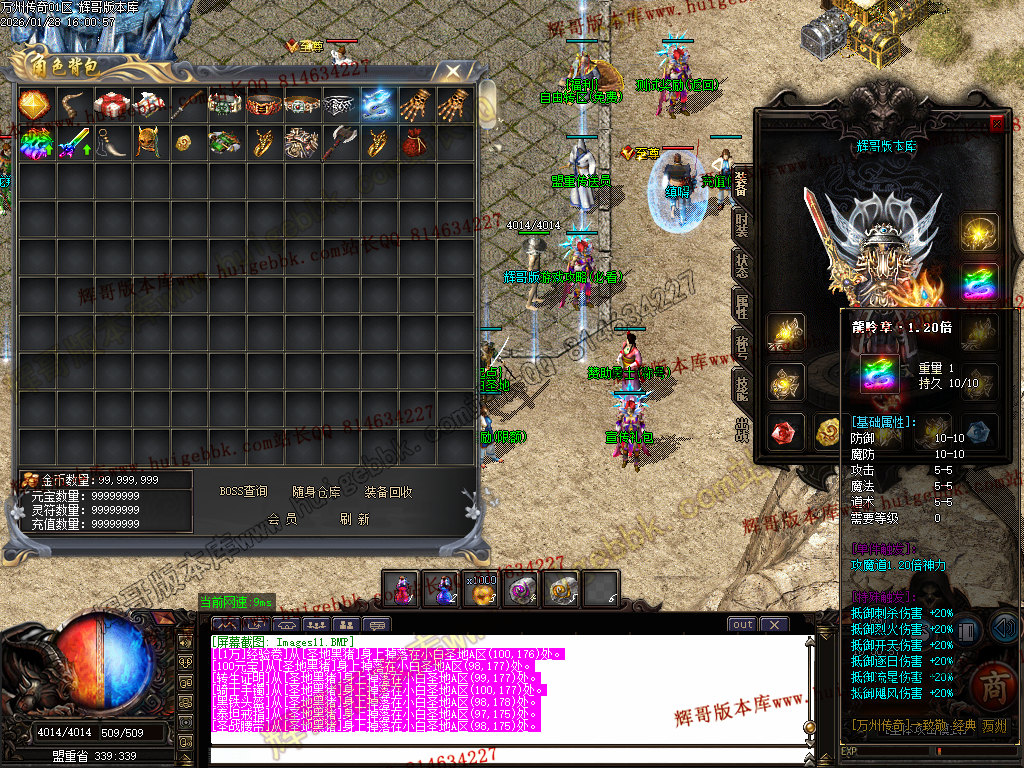Click the 装备回收 equipment recycle button

(388, 492)
